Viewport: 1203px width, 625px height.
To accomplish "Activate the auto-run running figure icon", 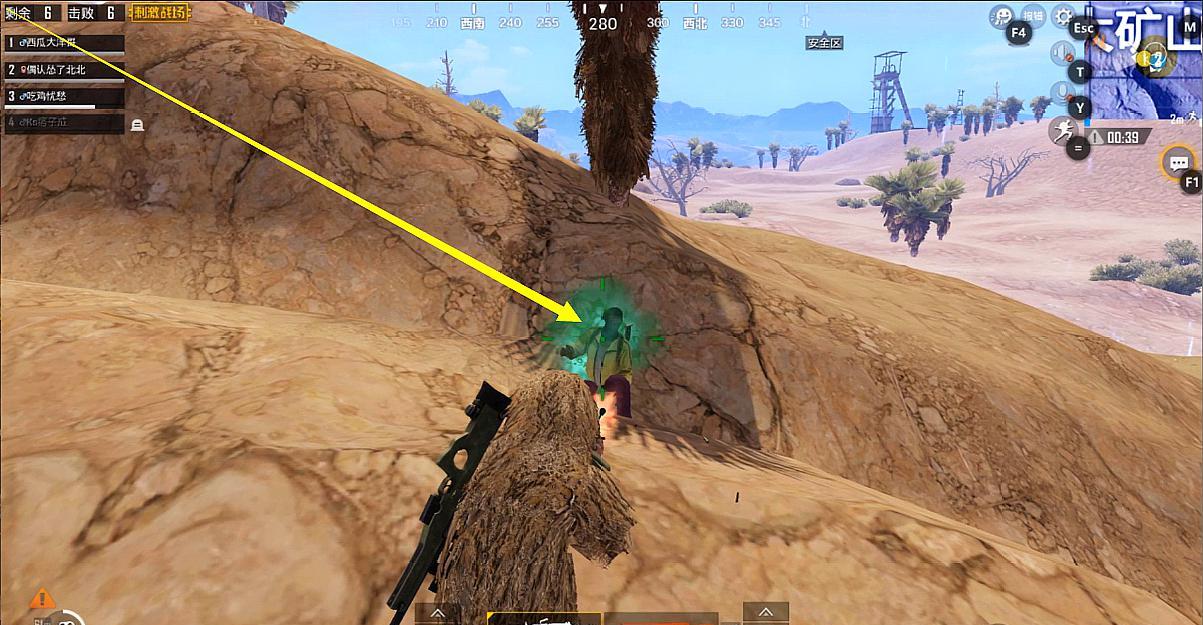I will [1060, 131].
